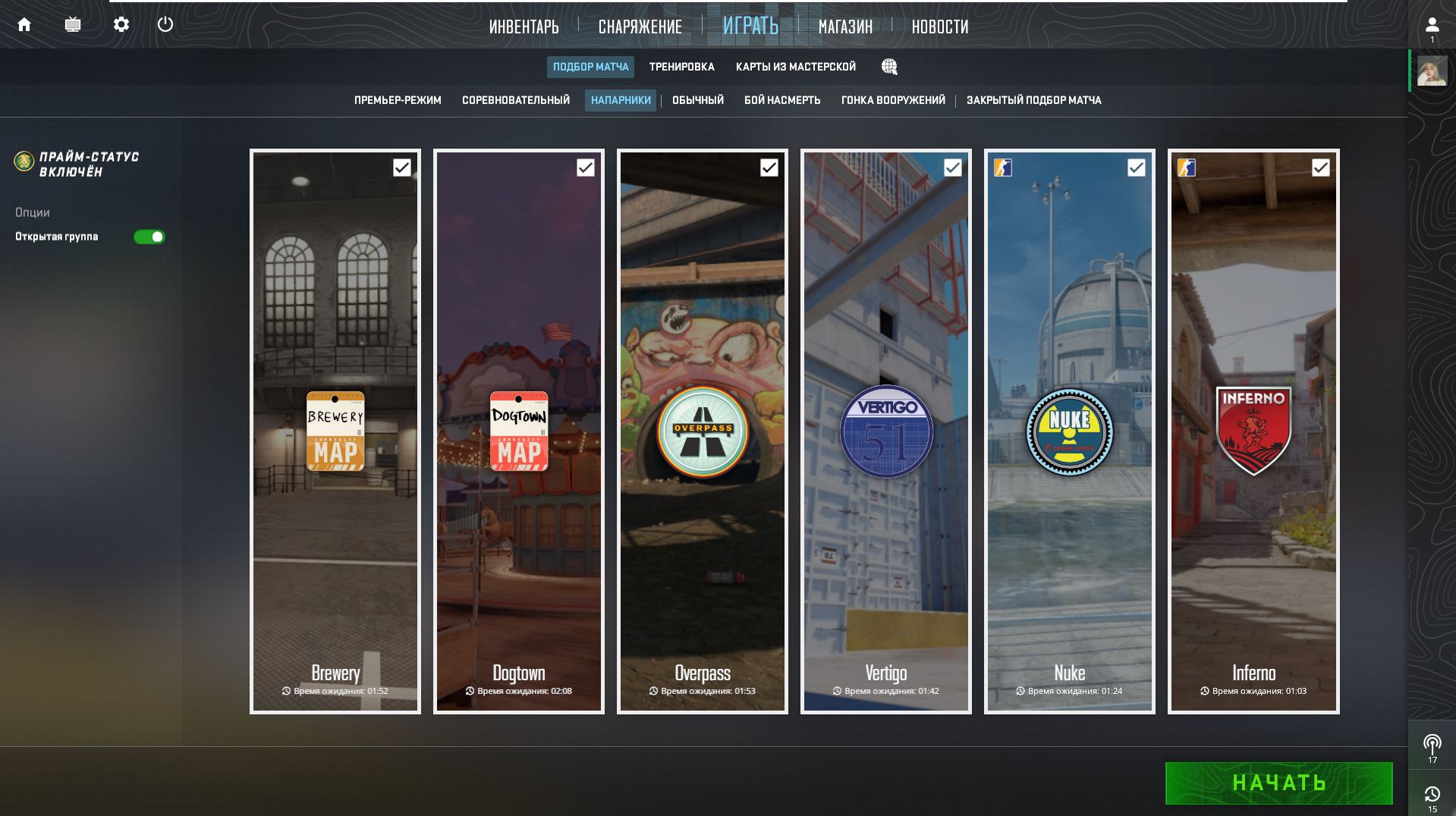Image resolution: width=1456 pixels, height=816 pixels.
Task: Click the Nuke map card
Action: click(1069, 431)
